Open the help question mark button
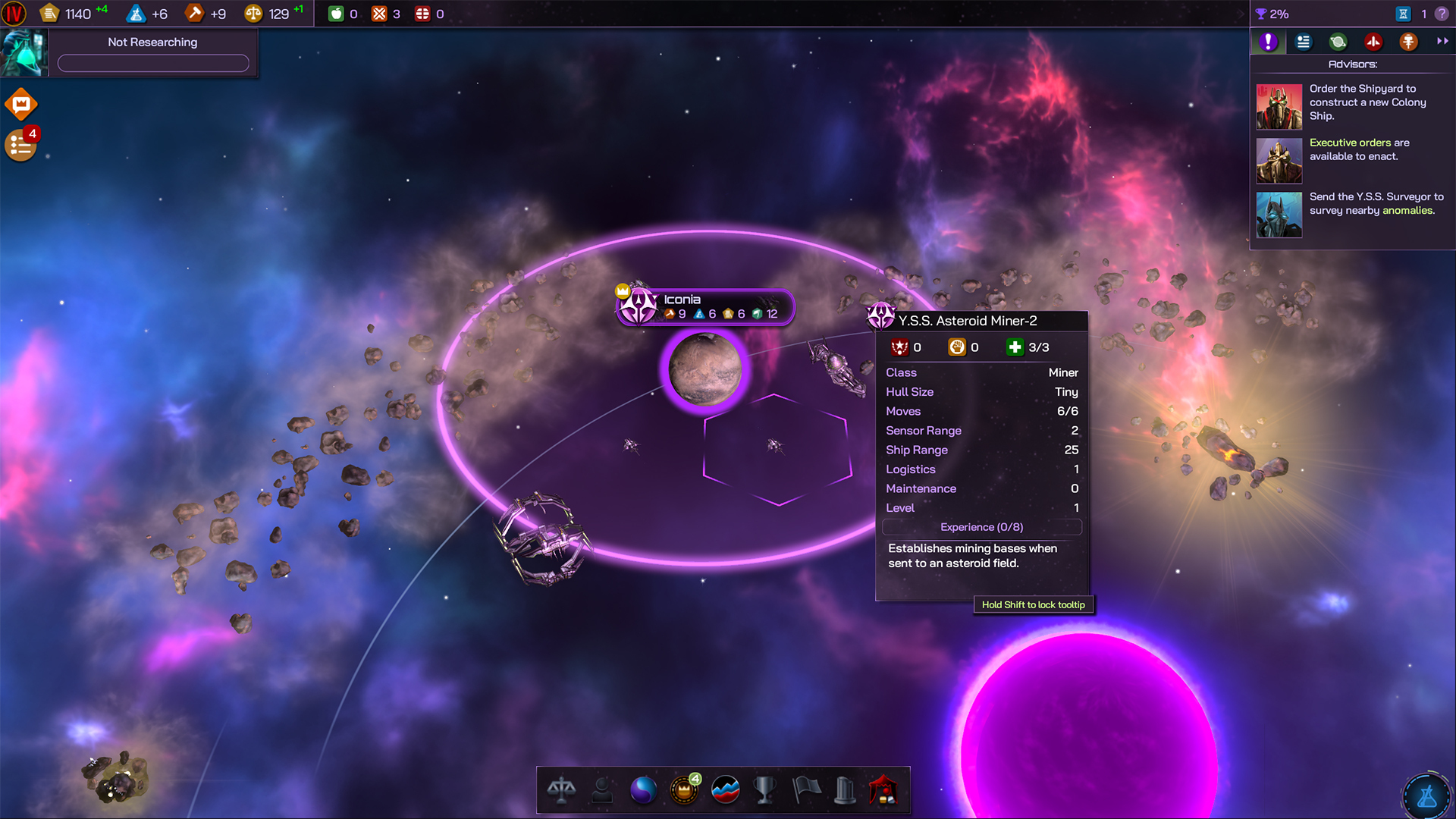This screenshot has width=1456, height=819. (1442, 14)
